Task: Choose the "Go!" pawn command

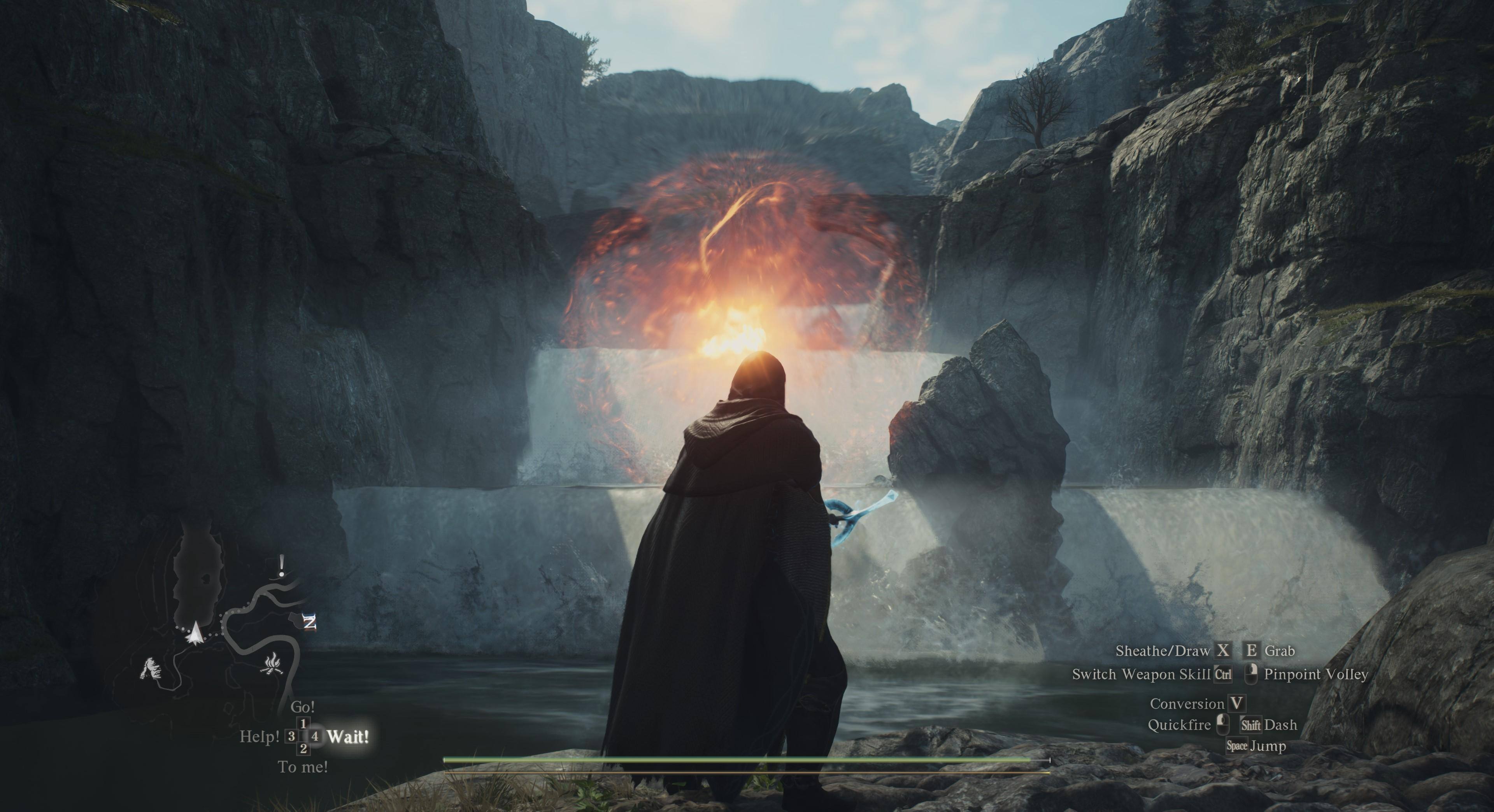Action: coord(302,707)
